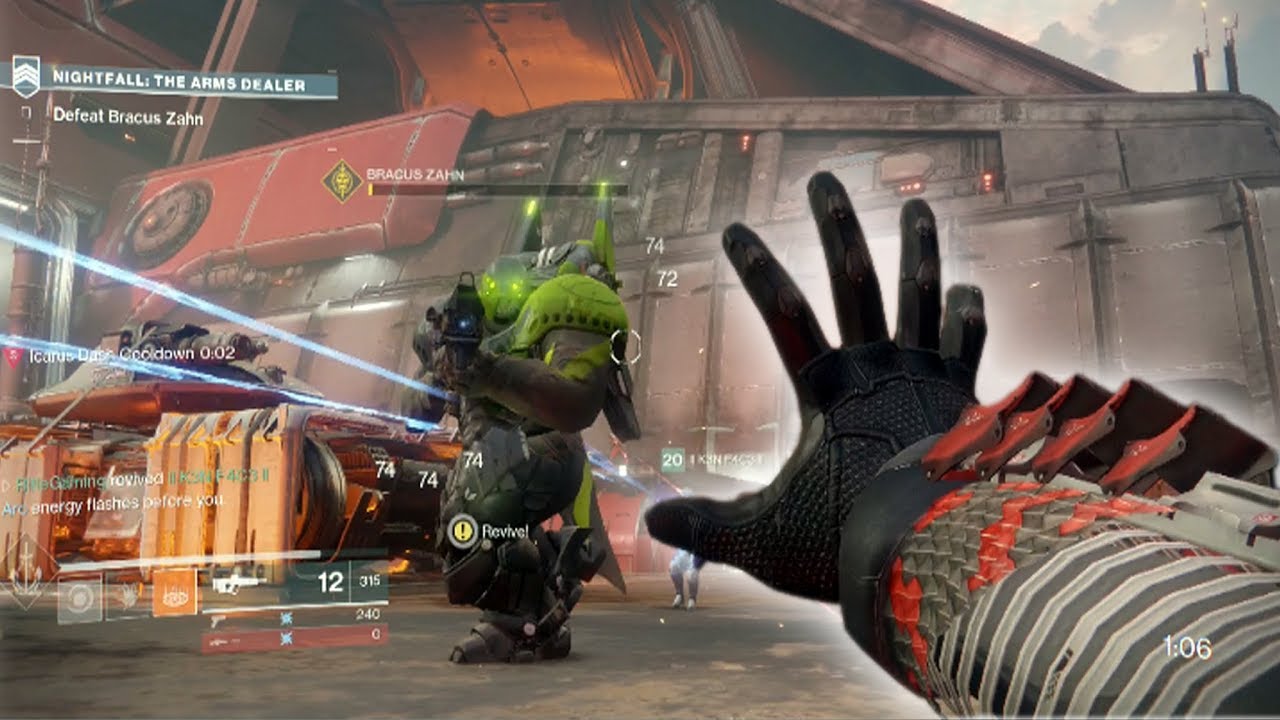
Task: Select the Defeat Bracus Zahn objective
Action: pyautogui.click(x=128, y=116)
